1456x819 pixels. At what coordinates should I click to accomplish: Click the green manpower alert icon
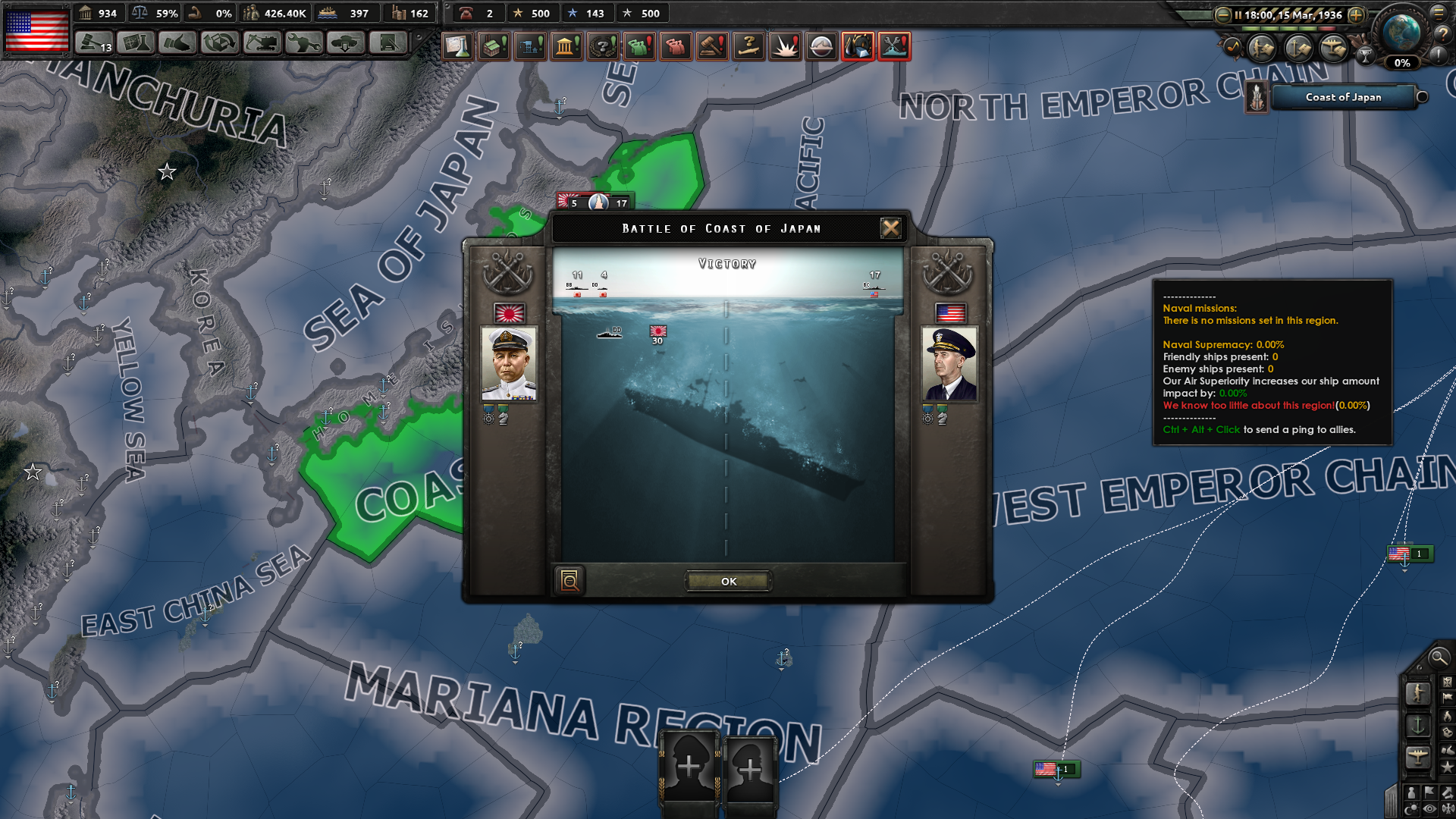coord(639,46)
